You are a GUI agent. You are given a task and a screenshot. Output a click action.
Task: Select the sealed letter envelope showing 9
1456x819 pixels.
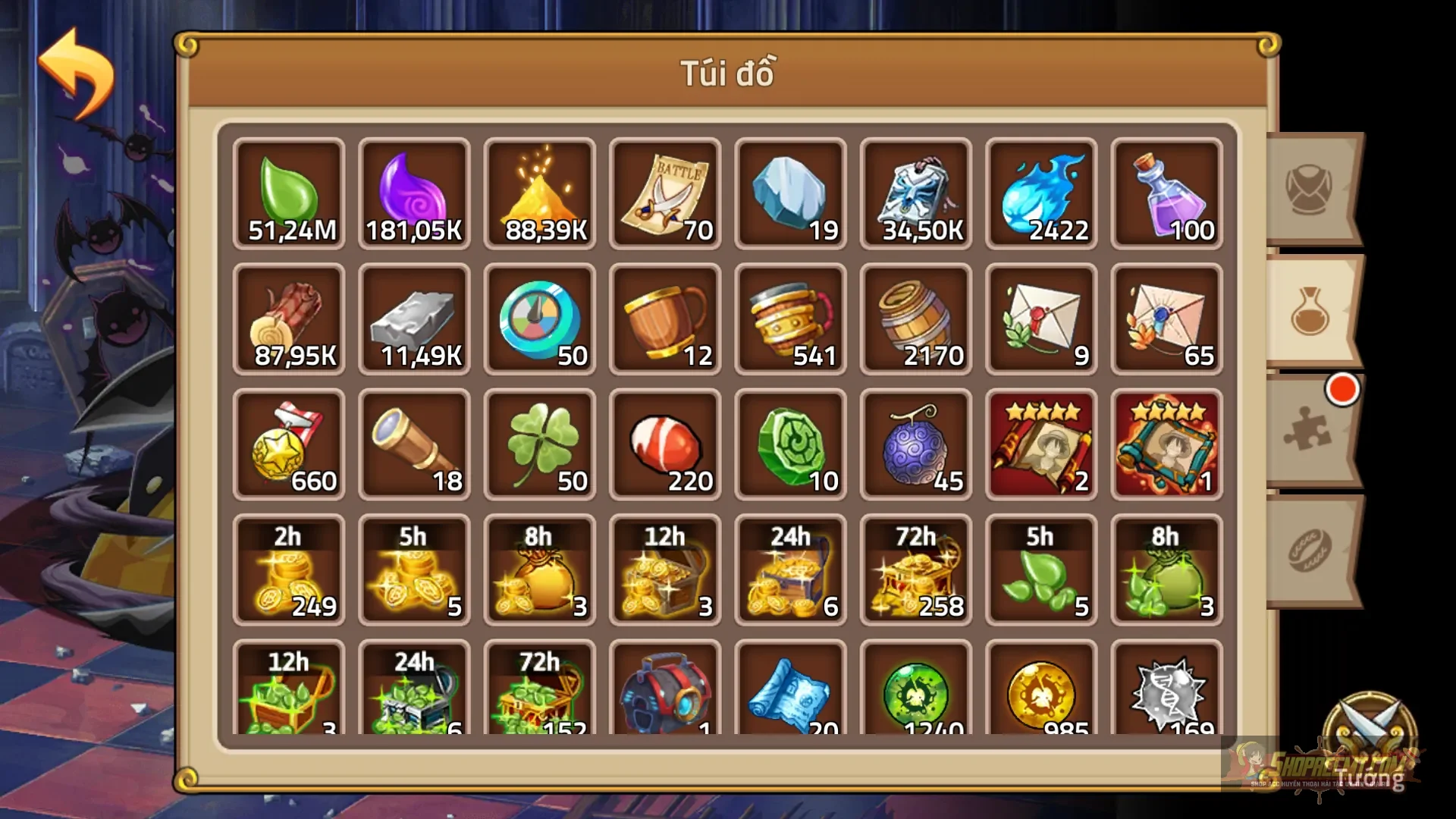[1041, 318]
